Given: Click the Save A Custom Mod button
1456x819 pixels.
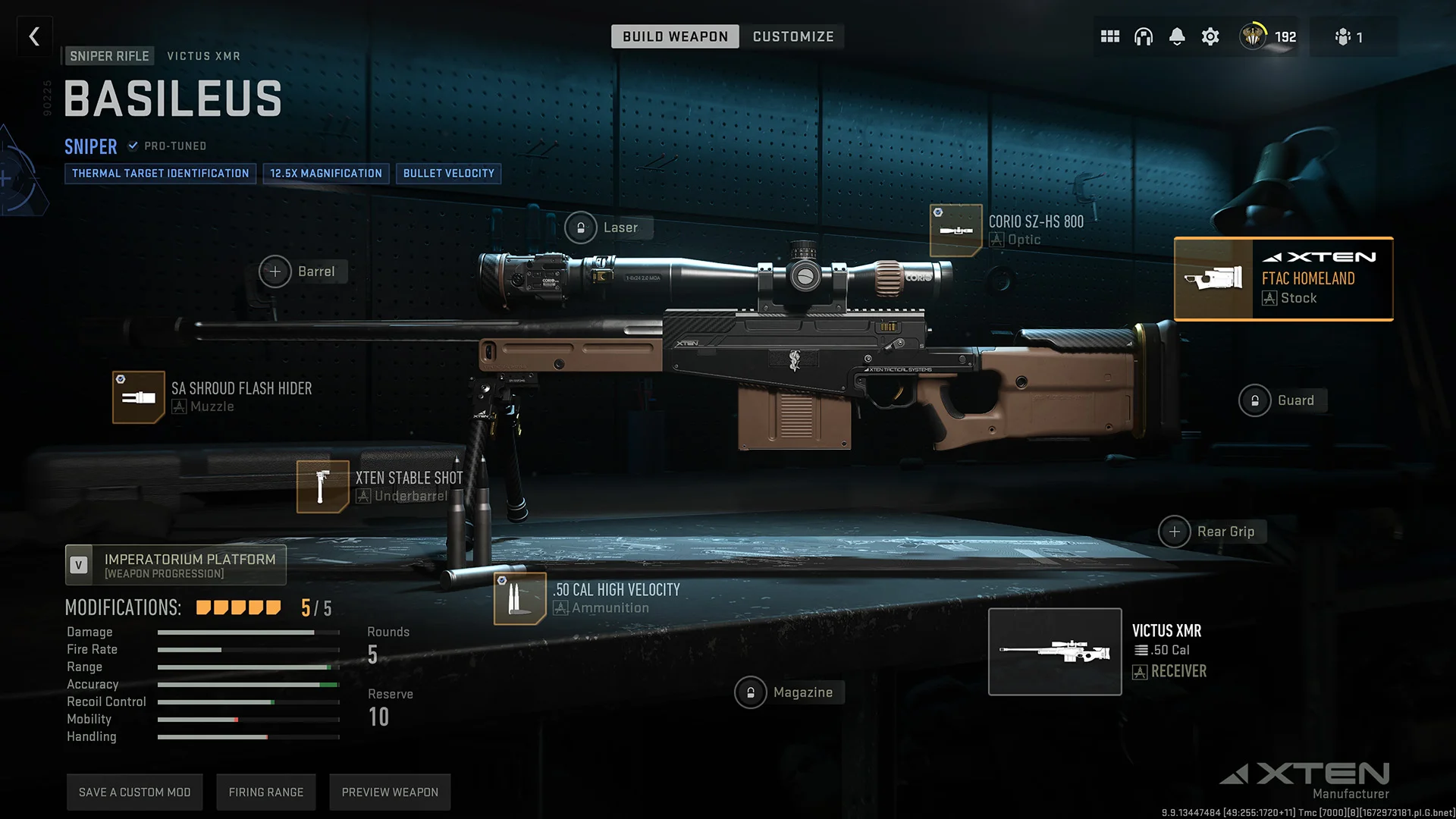Looking at the screenshot, I should point(134,791).
